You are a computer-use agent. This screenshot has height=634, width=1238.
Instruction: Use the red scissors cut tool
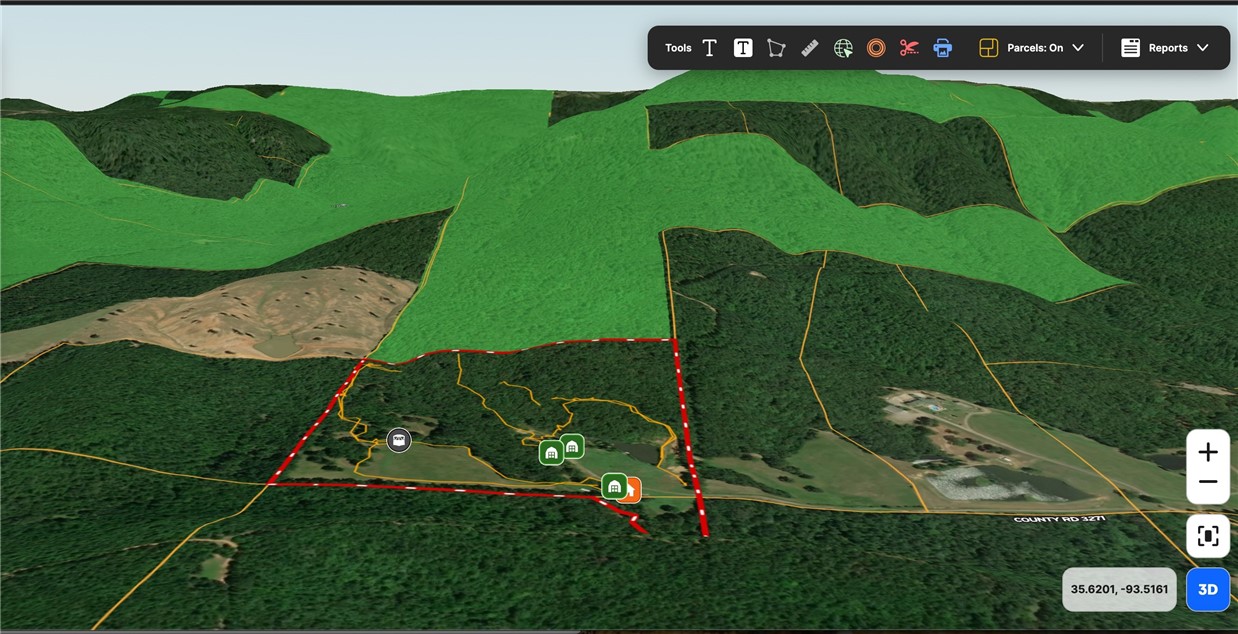pos(909,48)
